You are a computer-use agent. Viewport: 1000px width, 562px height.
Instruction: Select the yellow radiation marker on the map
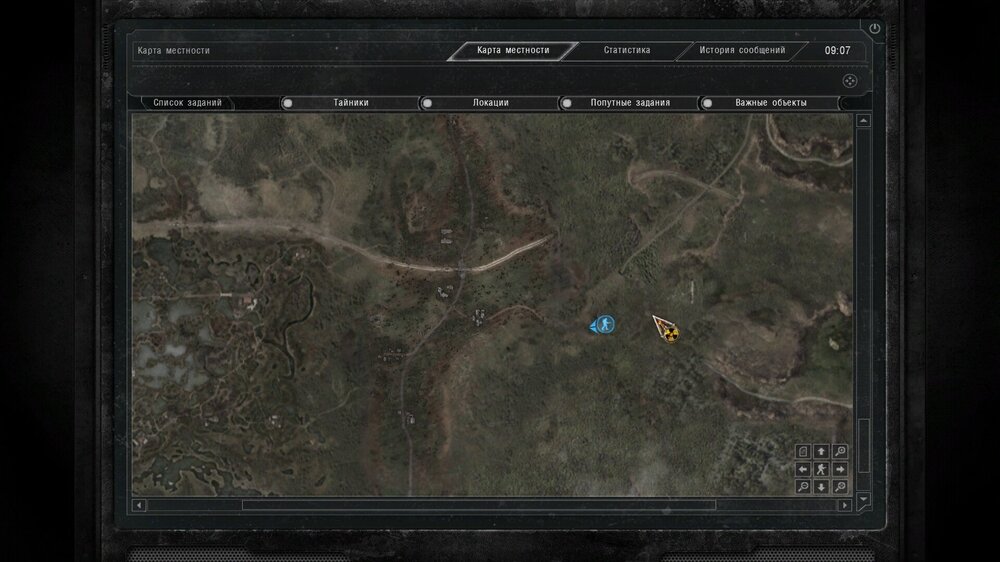click(670, 332)
